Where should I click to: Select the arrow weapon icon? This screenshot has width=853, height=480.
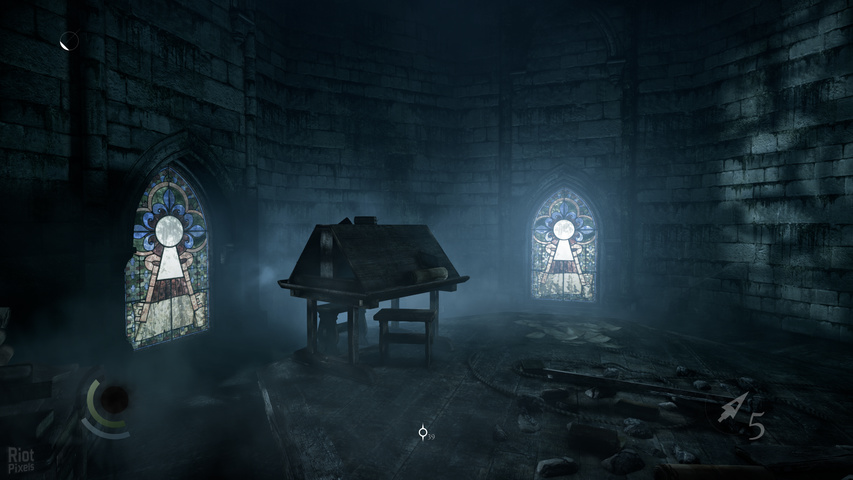(x=733, y=408)
